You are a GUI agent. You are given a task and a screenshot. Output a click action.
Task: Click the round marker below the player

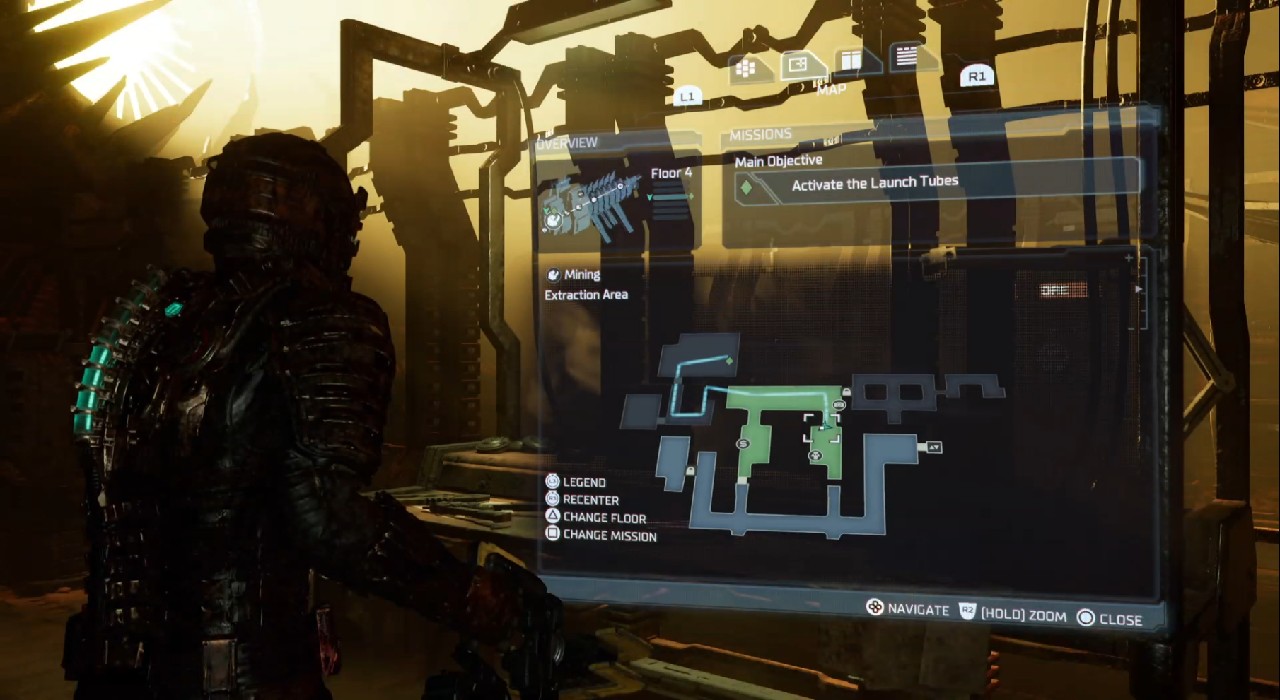pos(815,456)
